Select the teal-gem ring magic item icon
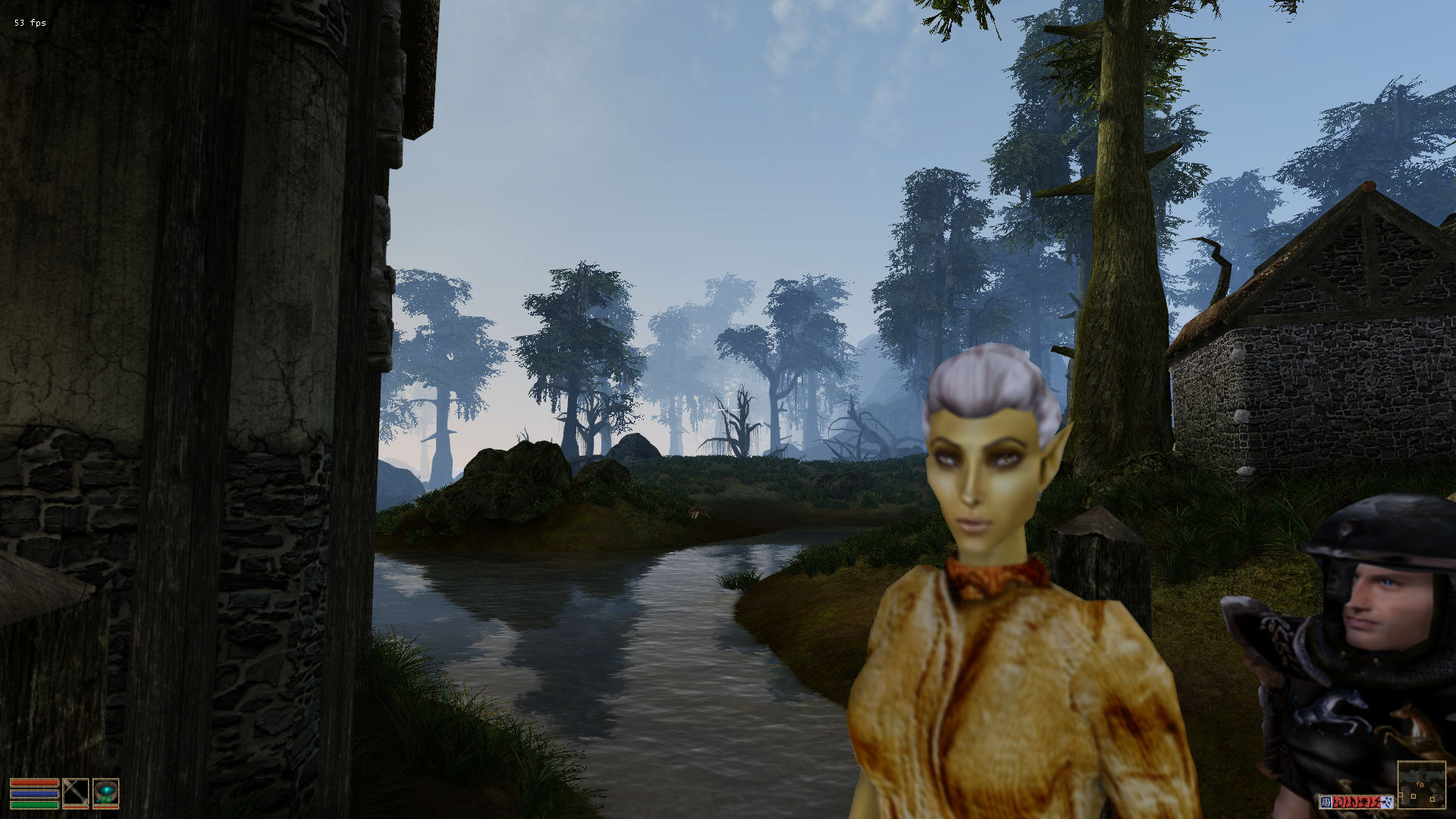Image resolution: width=1456 pixels, height=819 pixels. [106, 792]
